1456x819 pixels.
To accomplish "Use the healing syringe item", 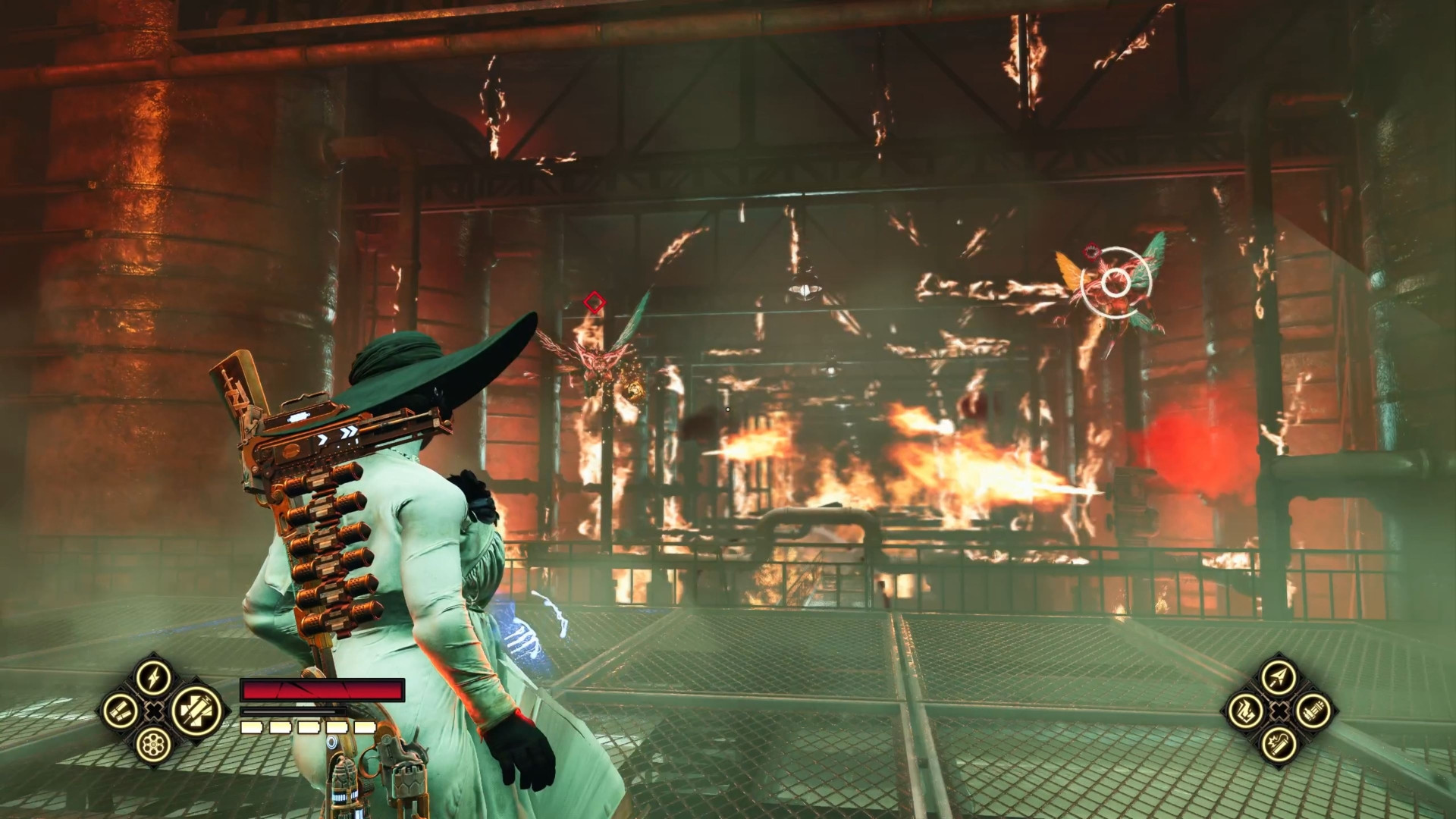I will 197,711.
